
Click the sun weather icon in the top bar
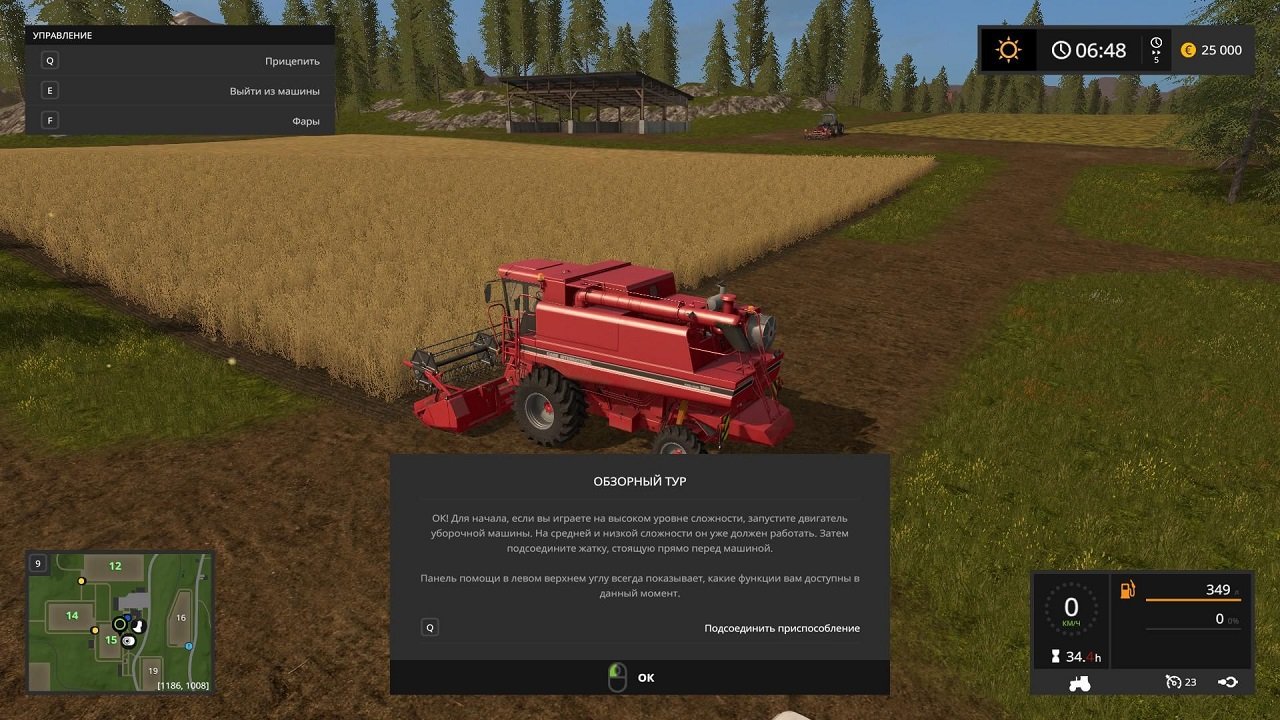point(1007,48)
